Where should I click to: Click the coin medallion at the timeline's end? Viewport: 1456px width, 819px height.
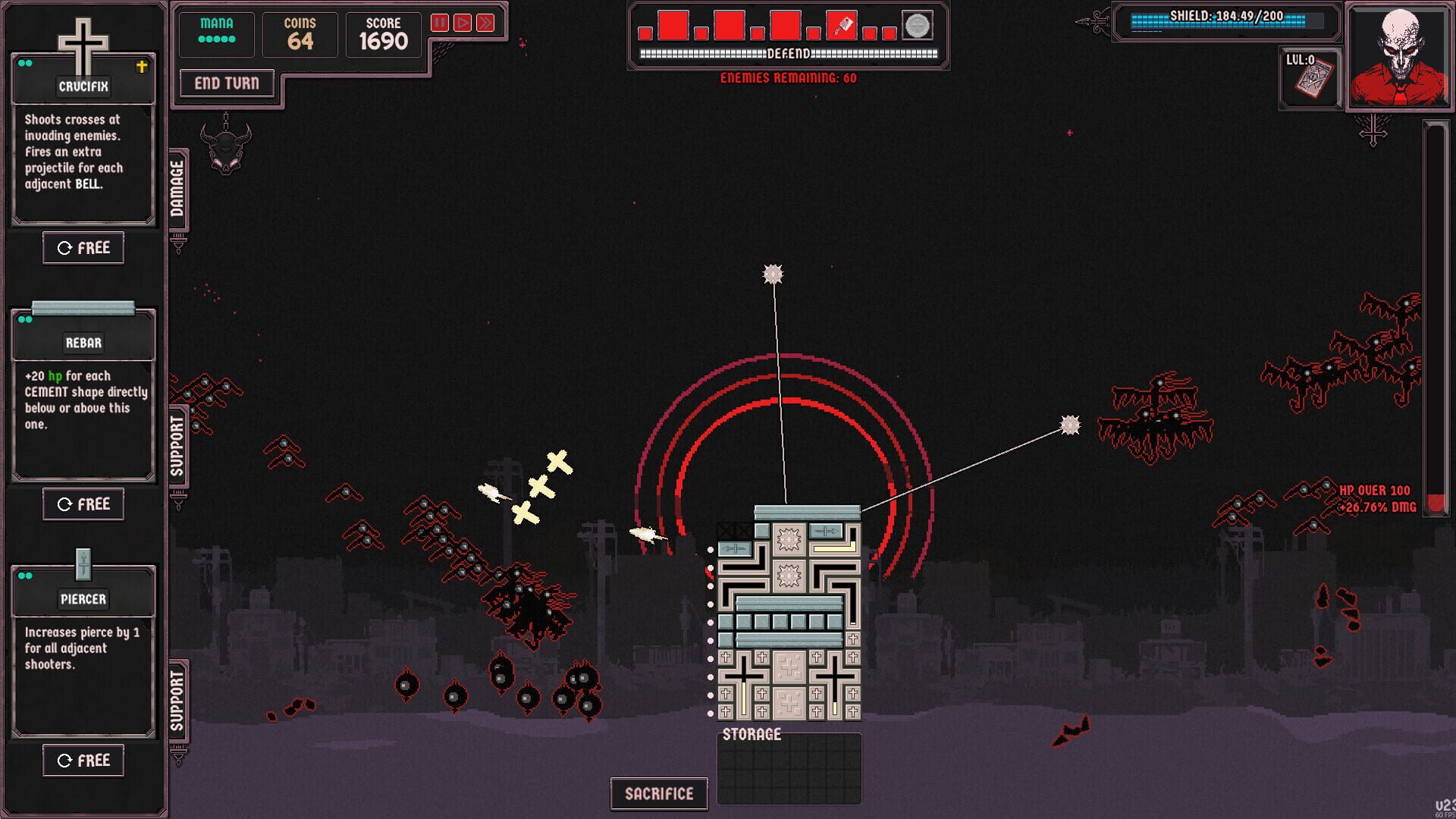[918, 24]
